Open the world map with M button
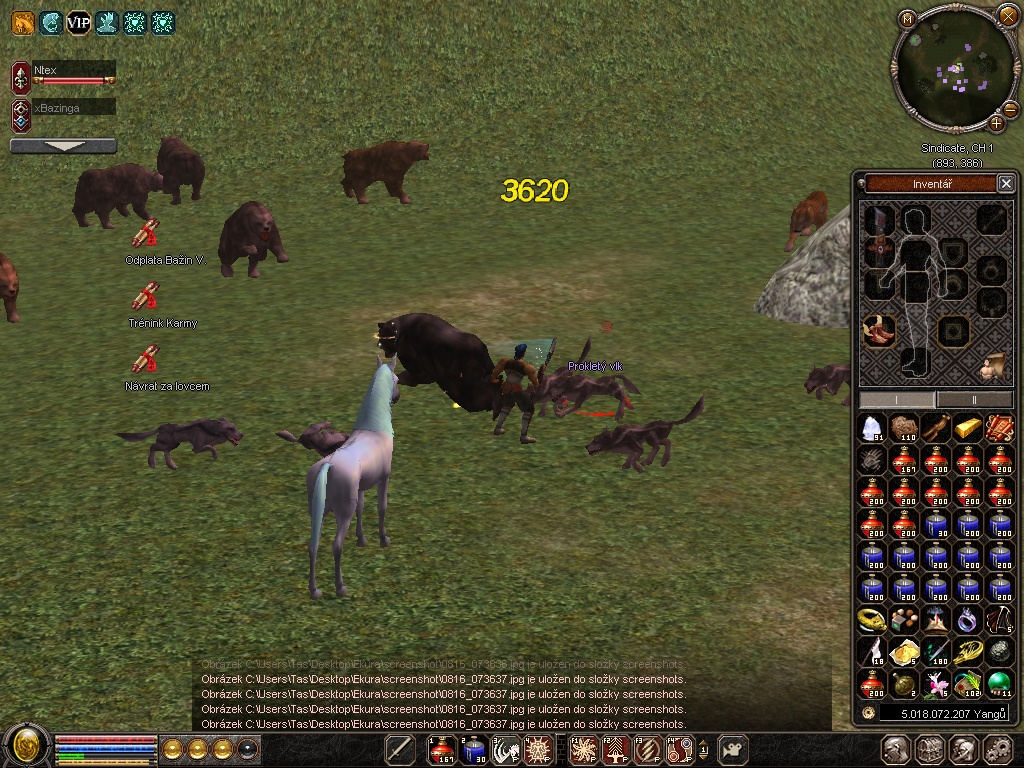 click(907, 18)
